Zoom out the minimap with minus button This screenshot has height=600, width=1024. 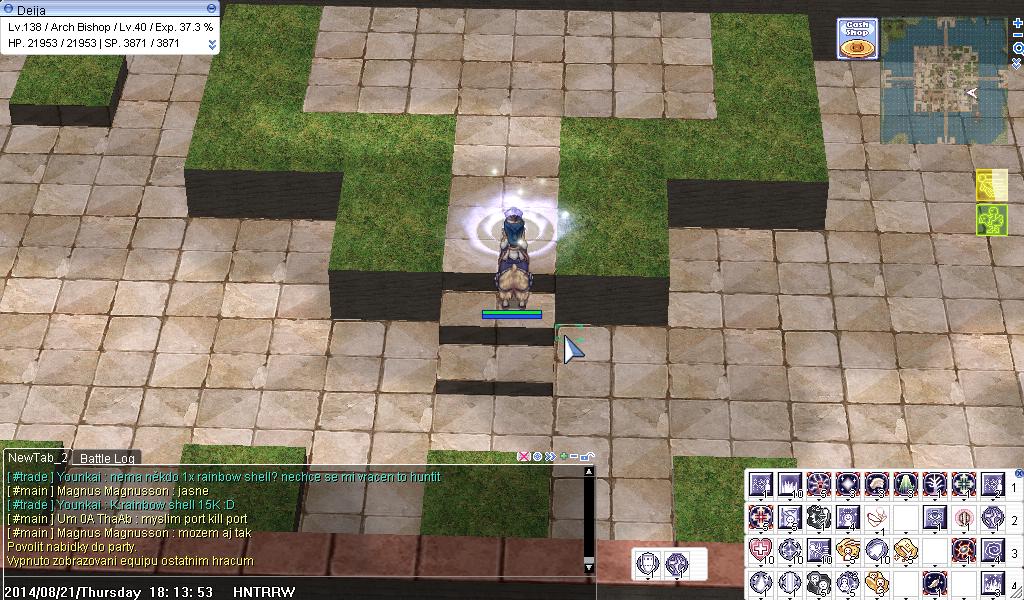tap(1017, 36)
